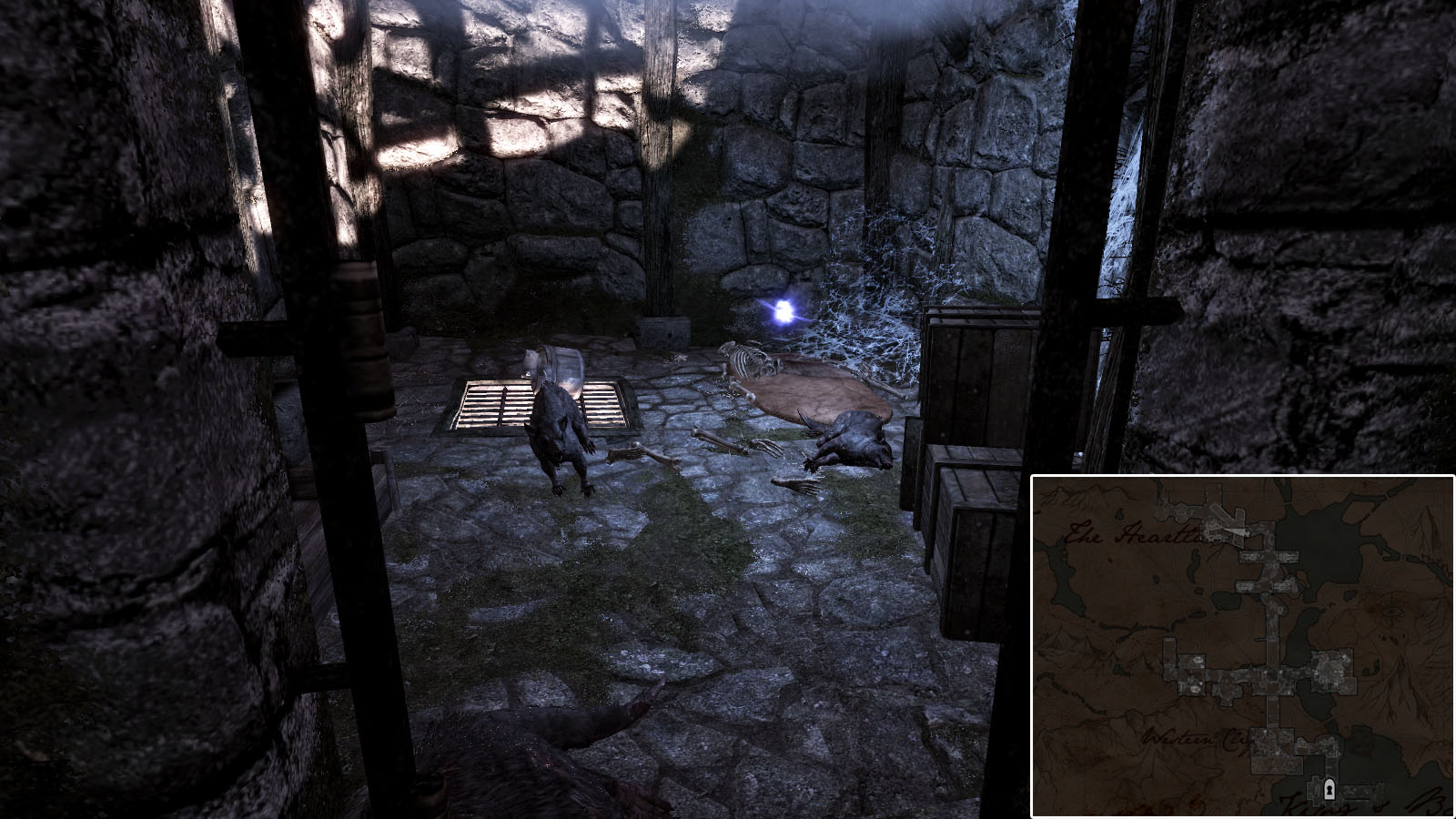Open the dungeon map inset
This screenshot has width=1456, height=819.
(x=1241, y=646)
